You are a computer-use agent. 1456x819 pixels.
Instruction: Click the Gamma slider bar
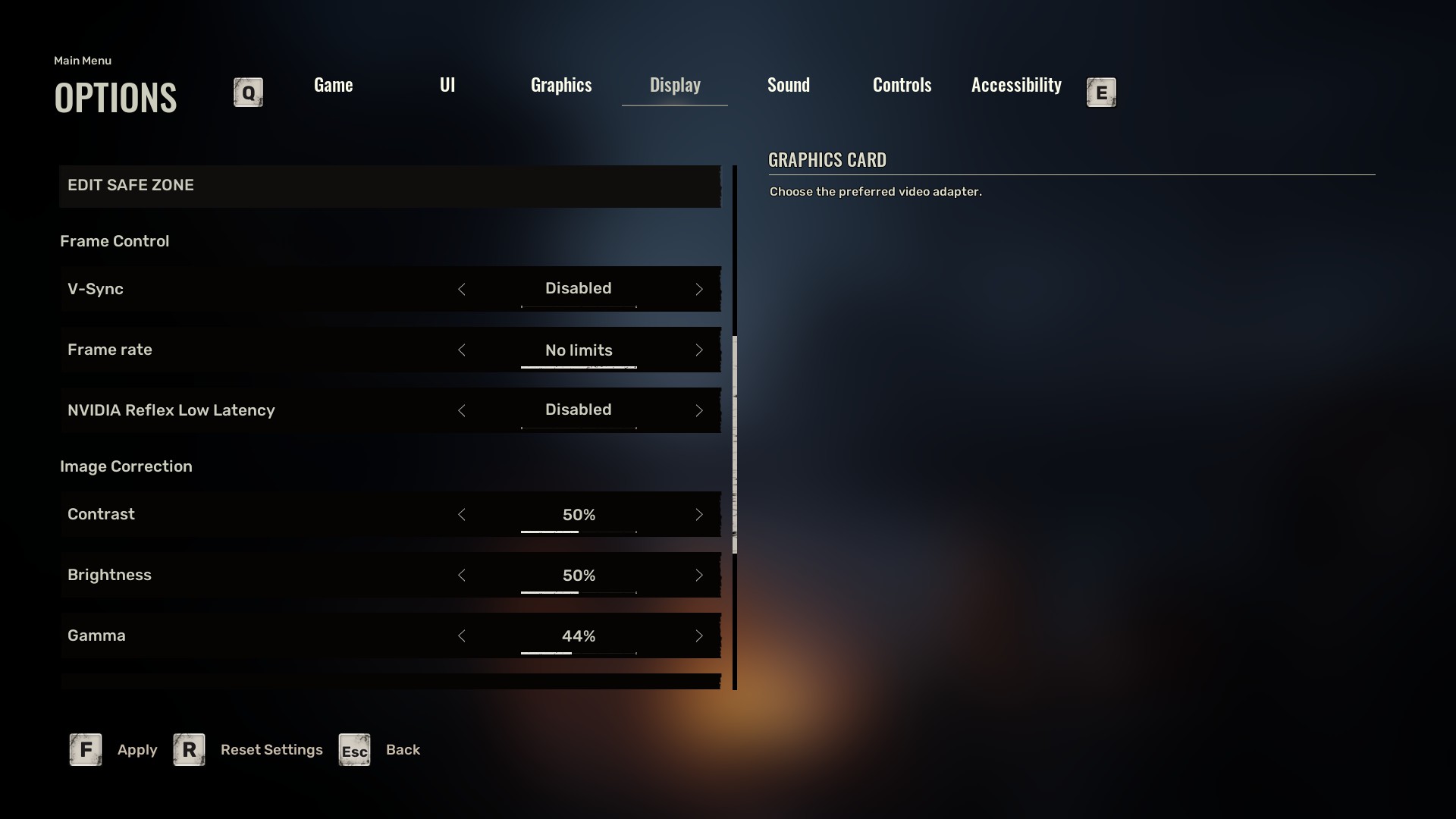tap(579, 653)
